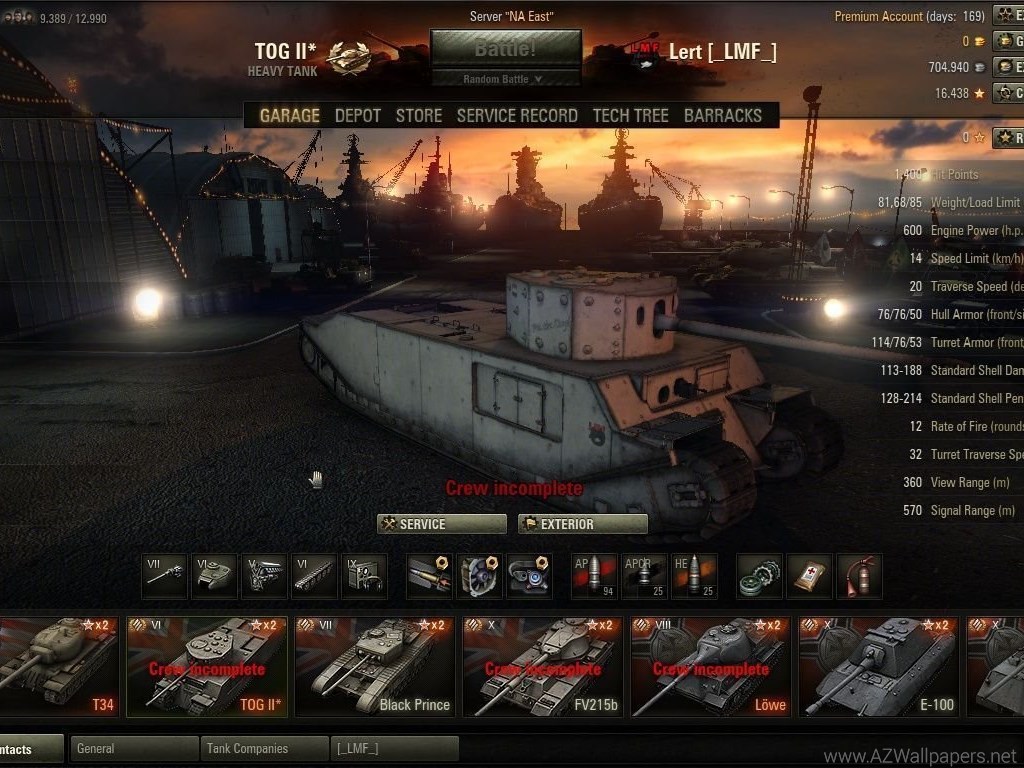Go to the Service Record tab
This screenshot has height=768, width=1024.
(x=516, y=115)
